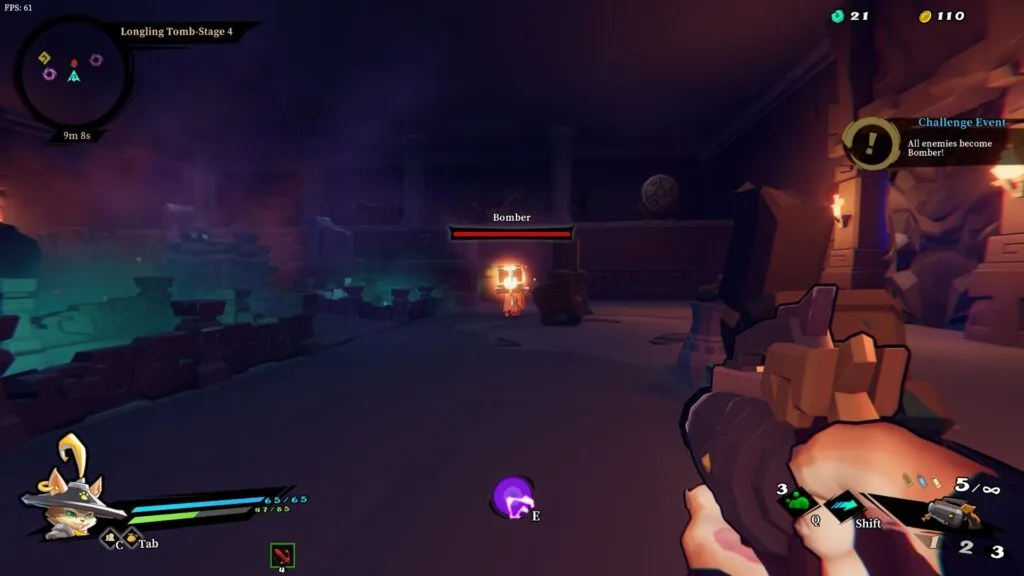
Task: Trigger the purple orb skill icon
Action: tap(513, 497)
